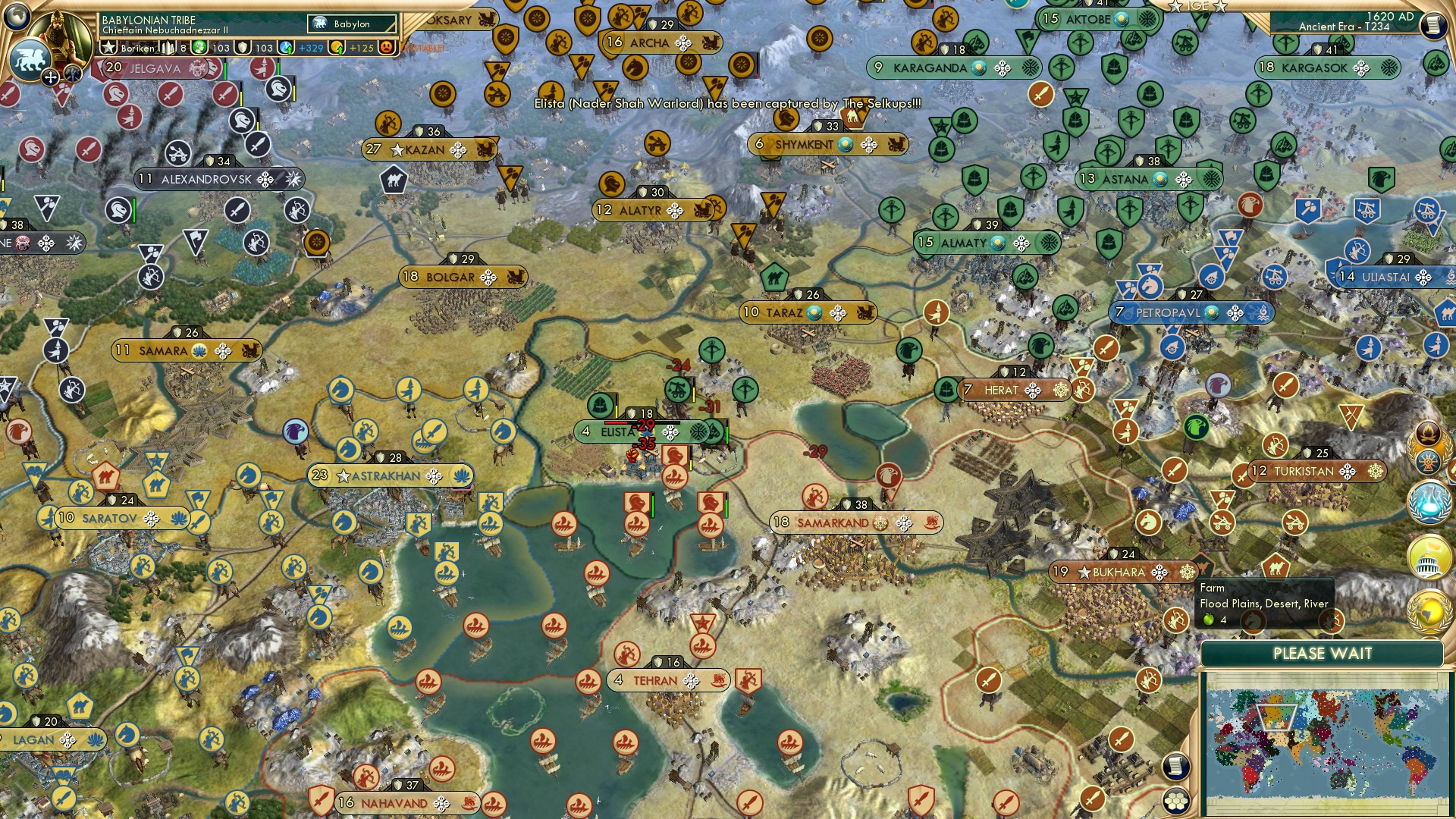Image resolution: width=1456 pixels, height=819 pixels.
Task: Toggle the strategic view globe button
Action: pyautogui.click(x=17, y=17)
